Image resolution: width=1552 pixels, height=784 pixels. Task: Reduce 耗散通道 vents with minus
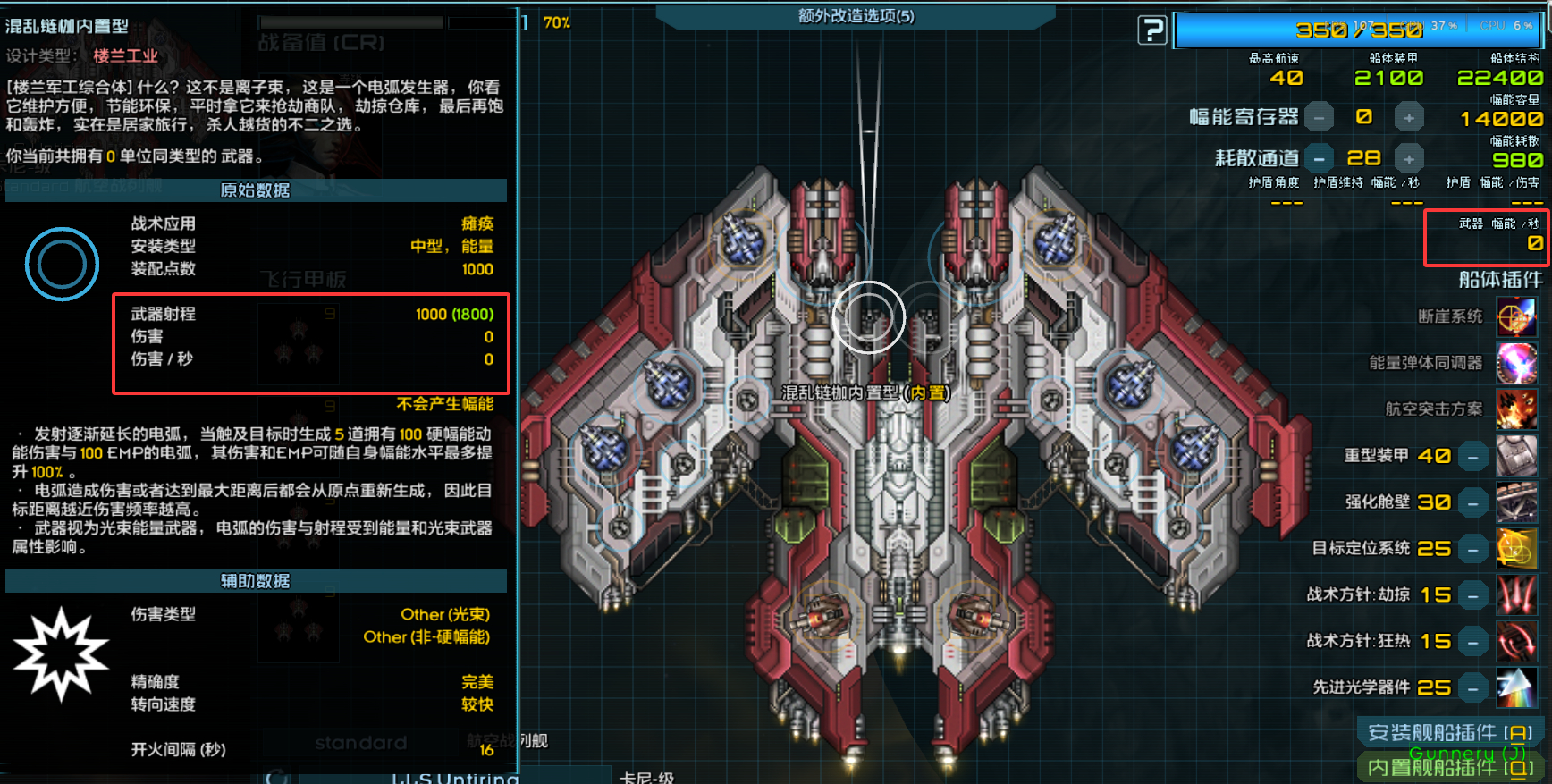pos(1319,159)
